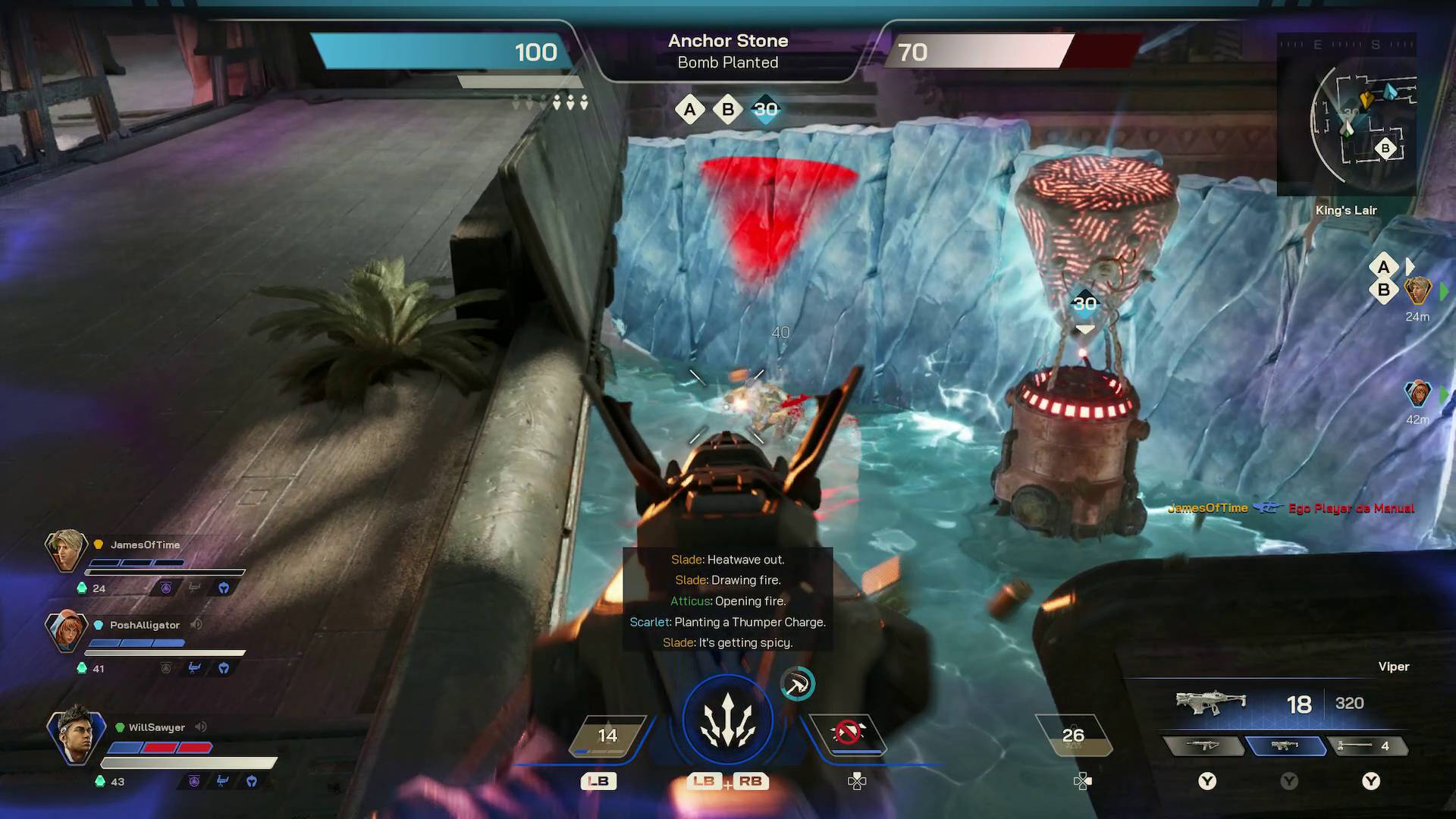
Task: Select the LB grenade ability icon
Action: 607,734
